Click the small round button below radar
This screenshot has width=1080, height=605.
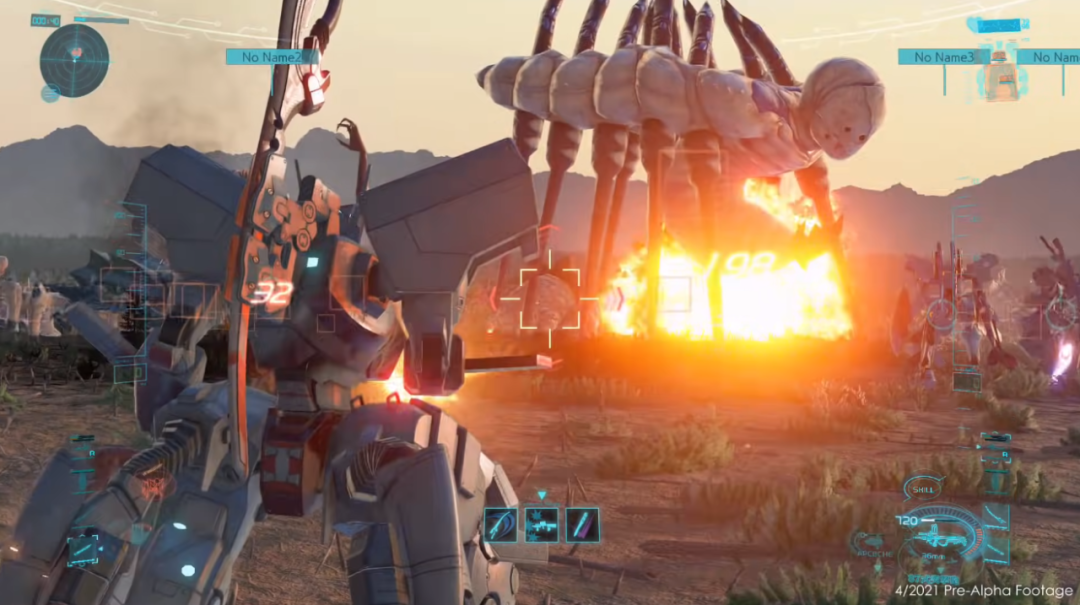coord(50,94)
